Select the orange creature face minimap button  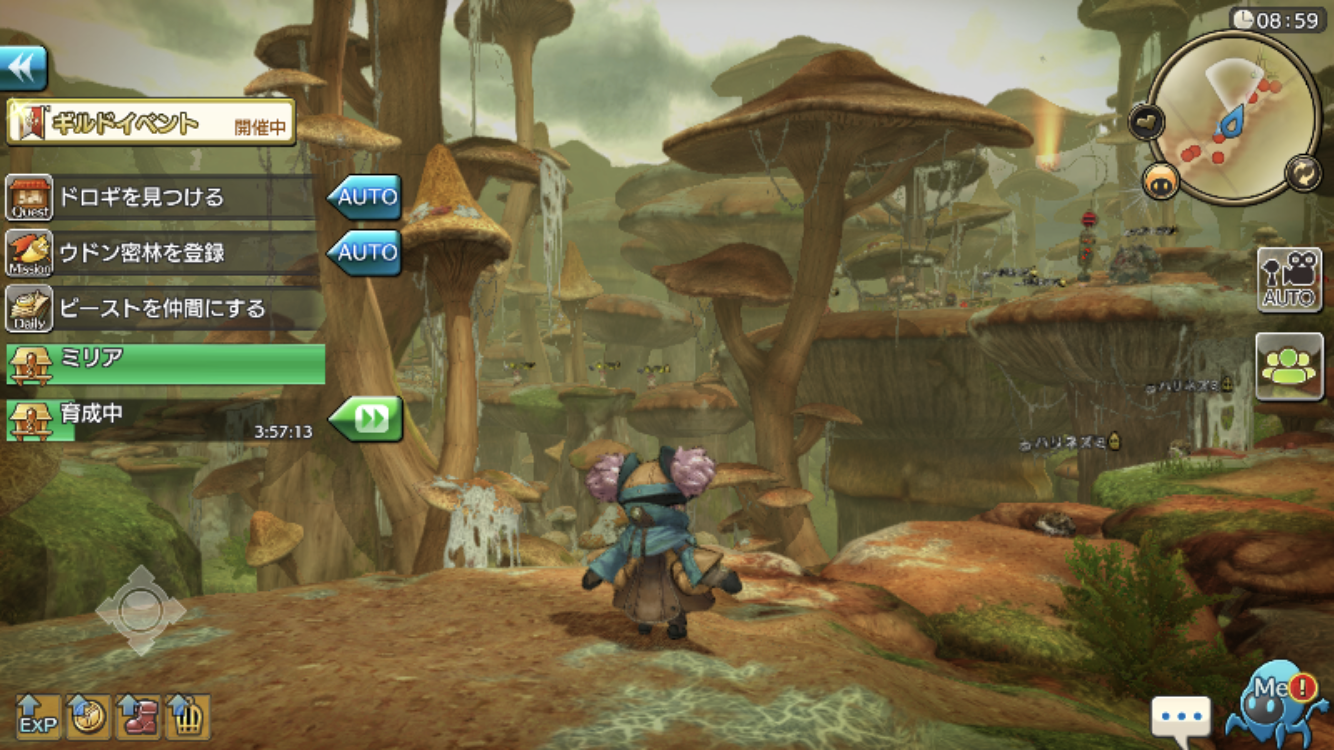tap(1161, 181)
